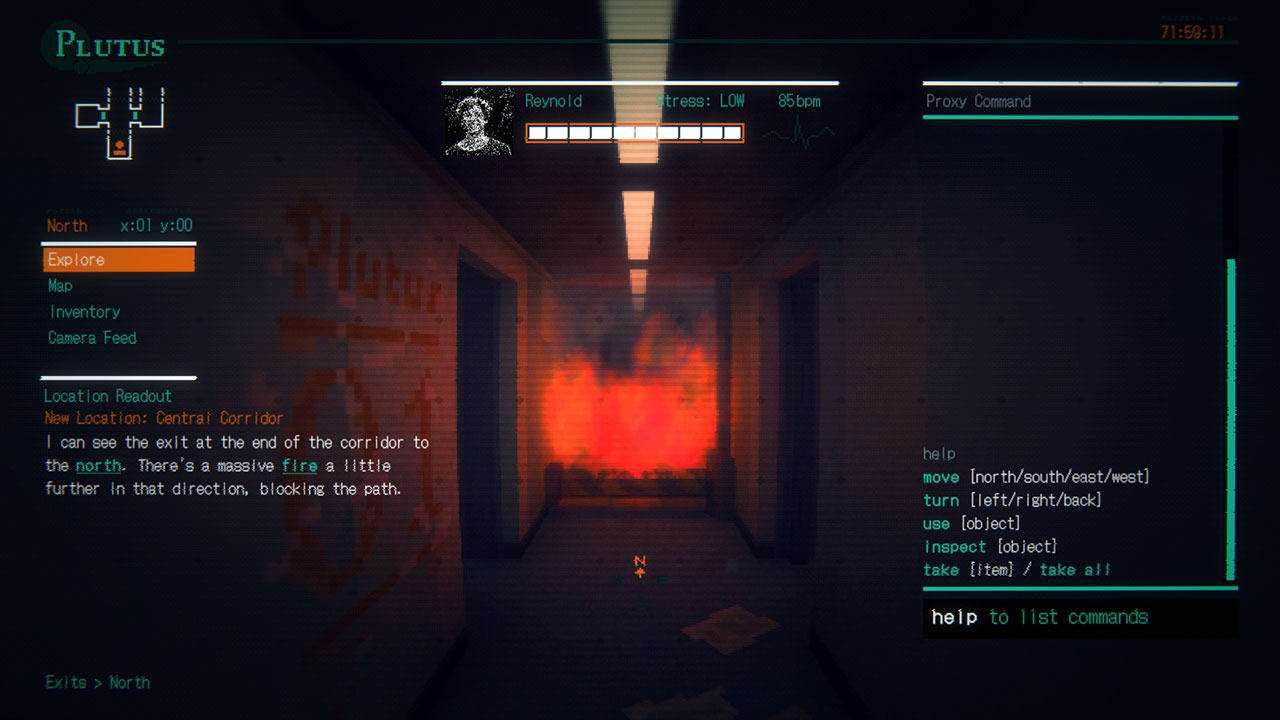Select the Explore menu entry

tap(118, 260)
